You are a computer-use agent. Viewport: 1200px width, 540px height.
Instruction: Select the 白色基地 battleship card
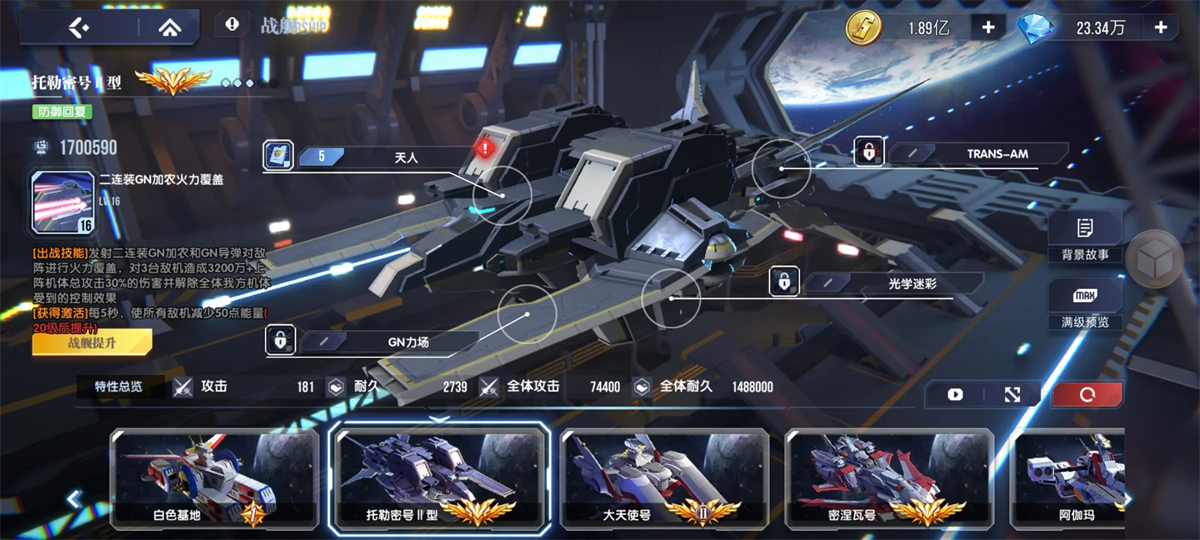coord(214,480)
